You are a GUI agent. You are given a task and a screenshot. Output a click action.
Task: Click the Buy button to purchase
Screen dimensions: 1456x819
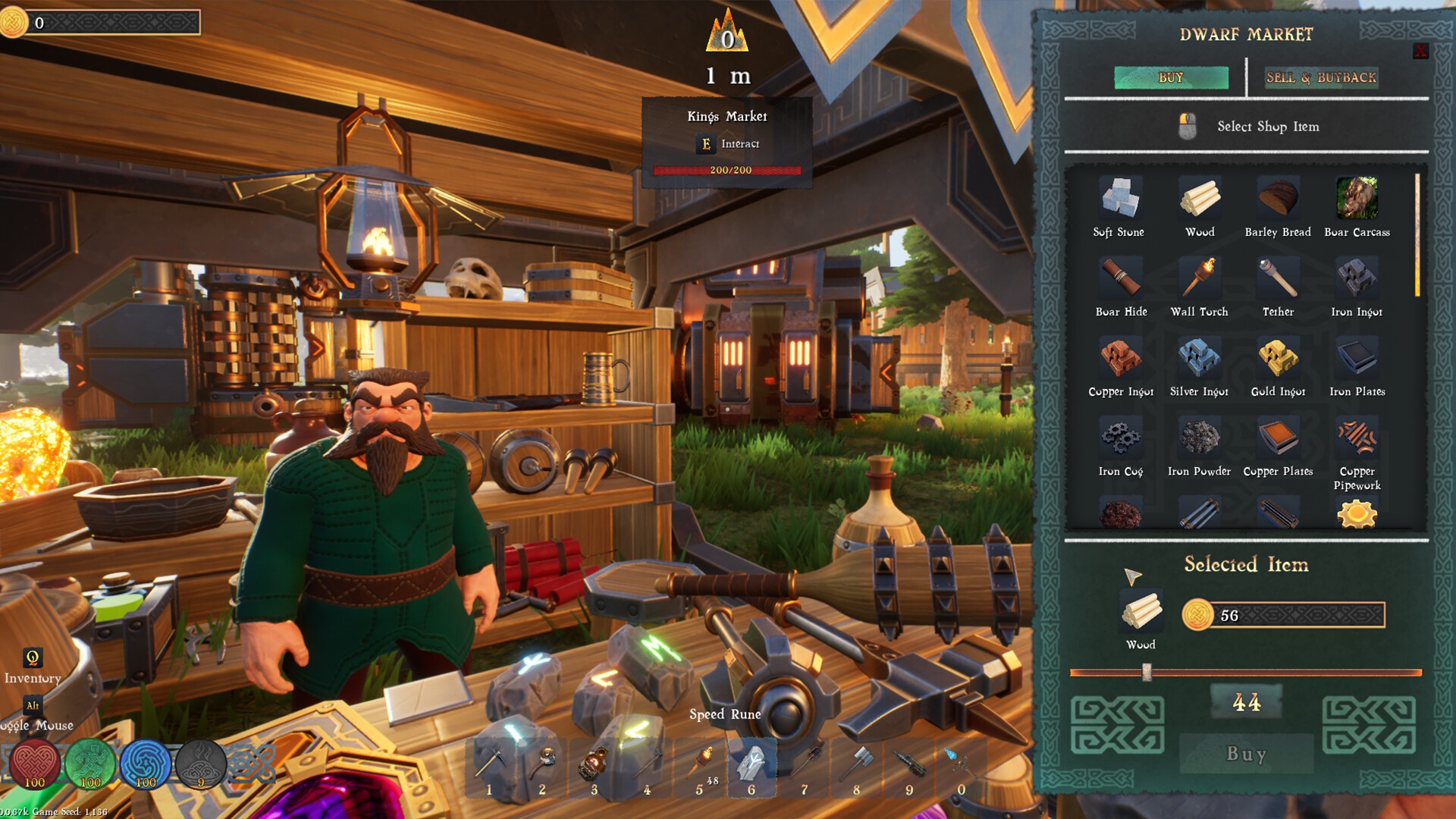[1246, 754]
